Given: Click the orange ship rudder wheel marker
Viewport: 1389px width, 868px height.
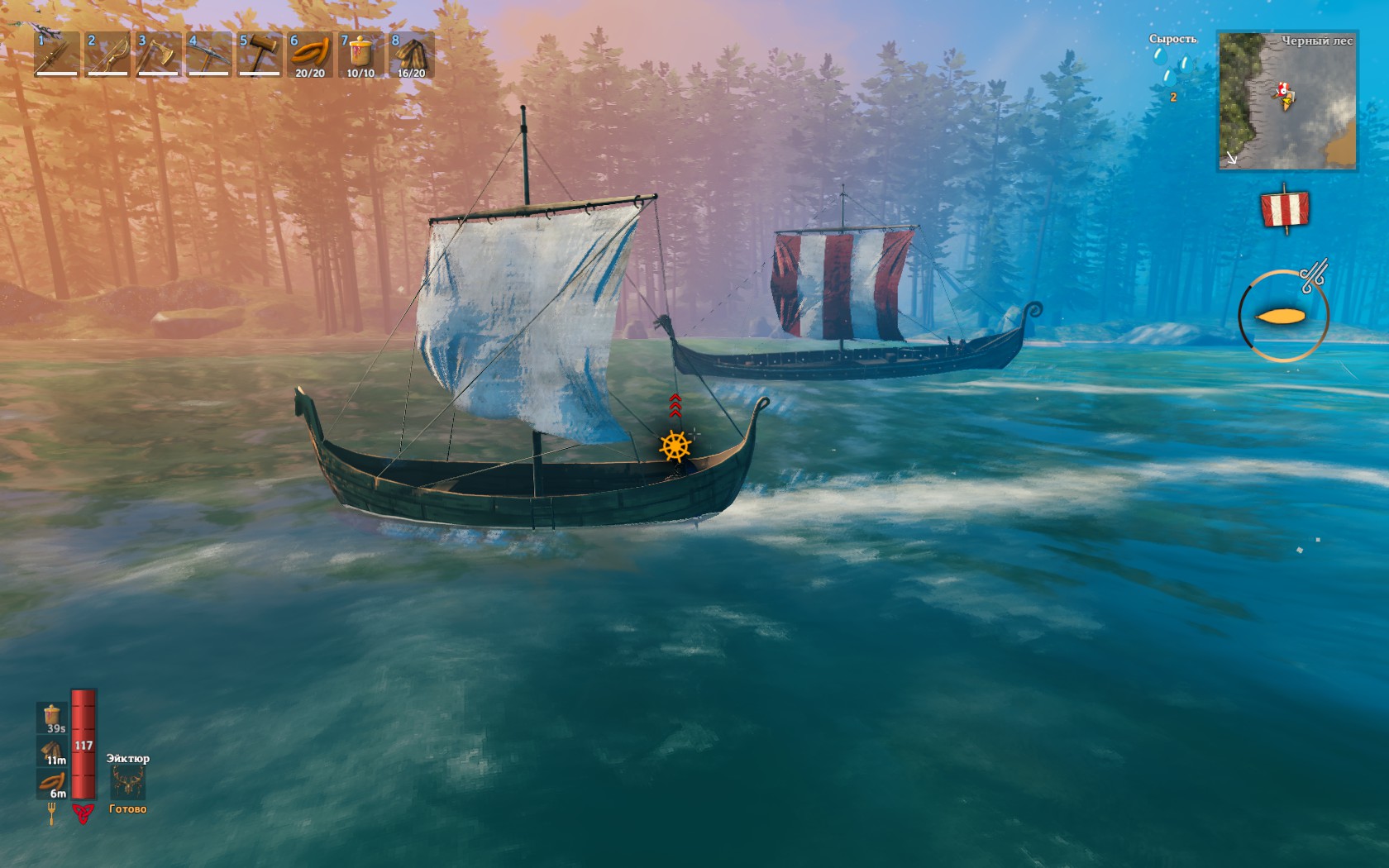Looking at the screenshot, I should pyautogui.click(x=675, y=446).
